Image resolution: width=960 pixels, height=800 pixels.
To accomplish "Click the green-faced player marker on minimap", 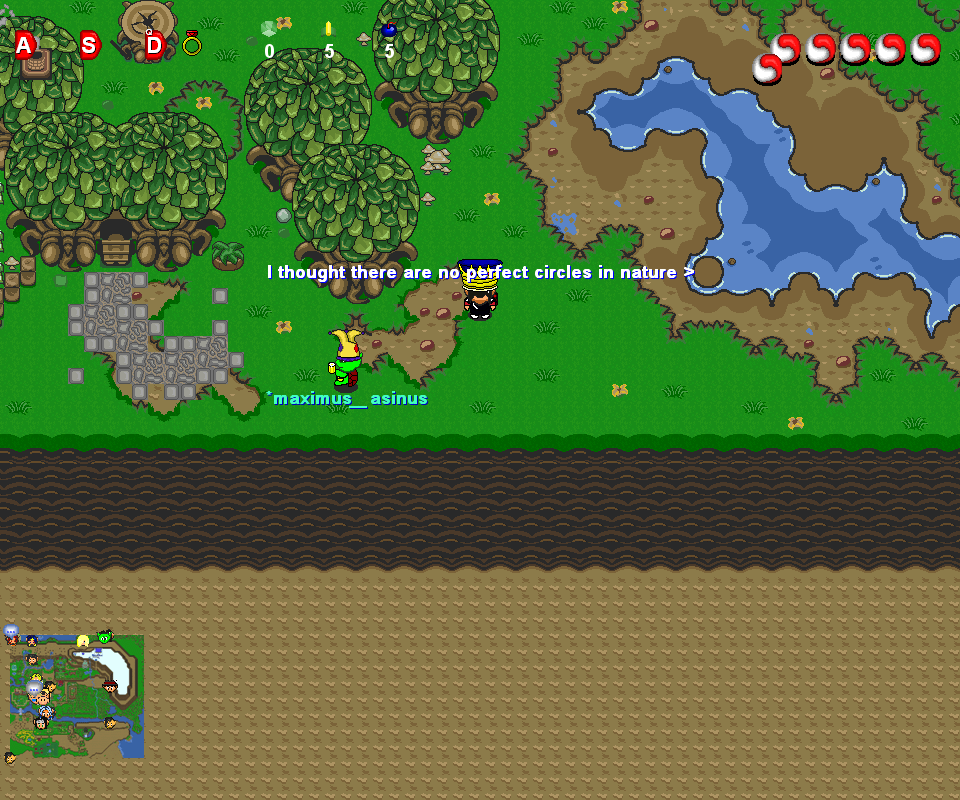I will [105, 637].
